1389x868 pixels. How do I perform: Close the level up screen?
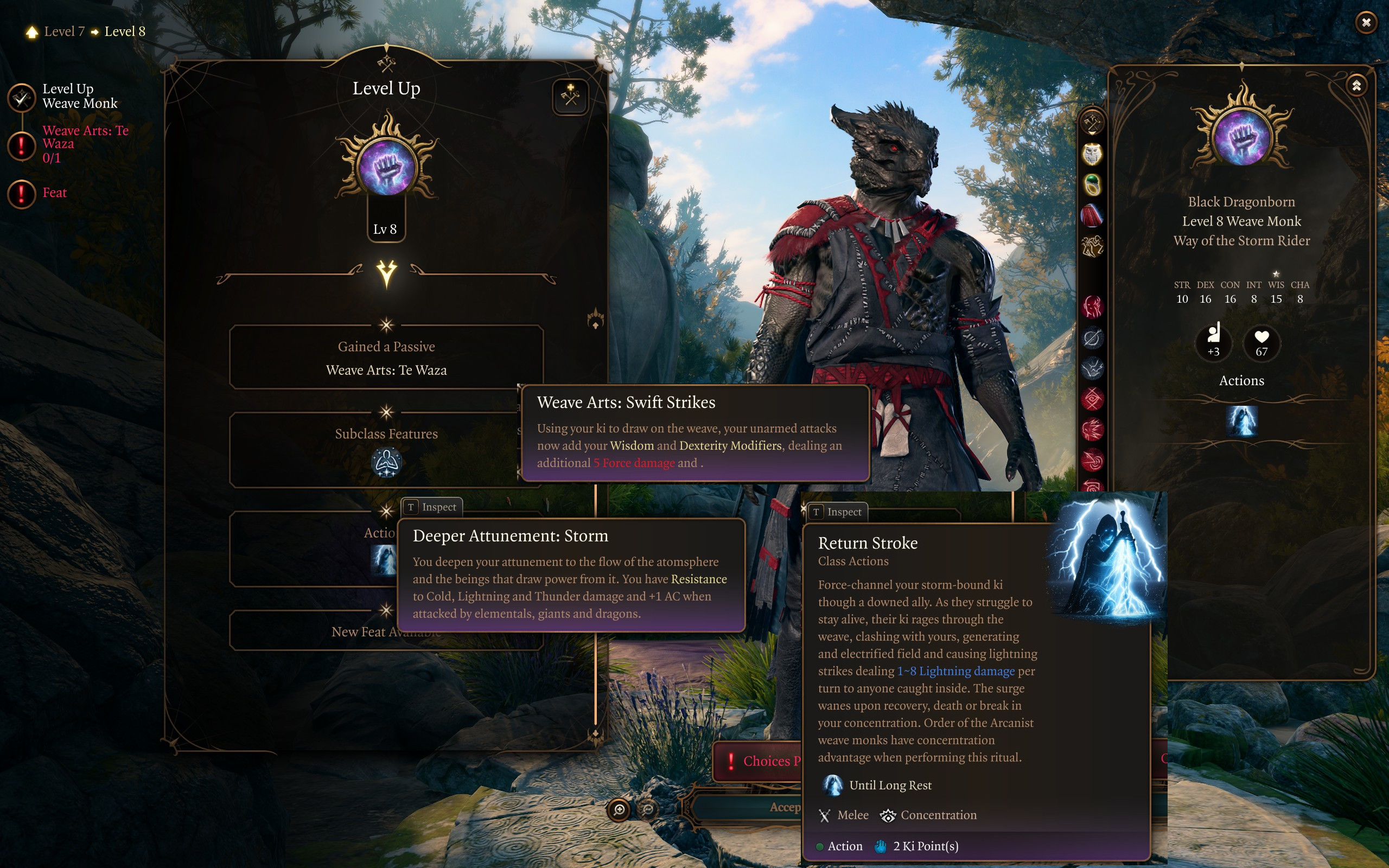[1366, 22]
